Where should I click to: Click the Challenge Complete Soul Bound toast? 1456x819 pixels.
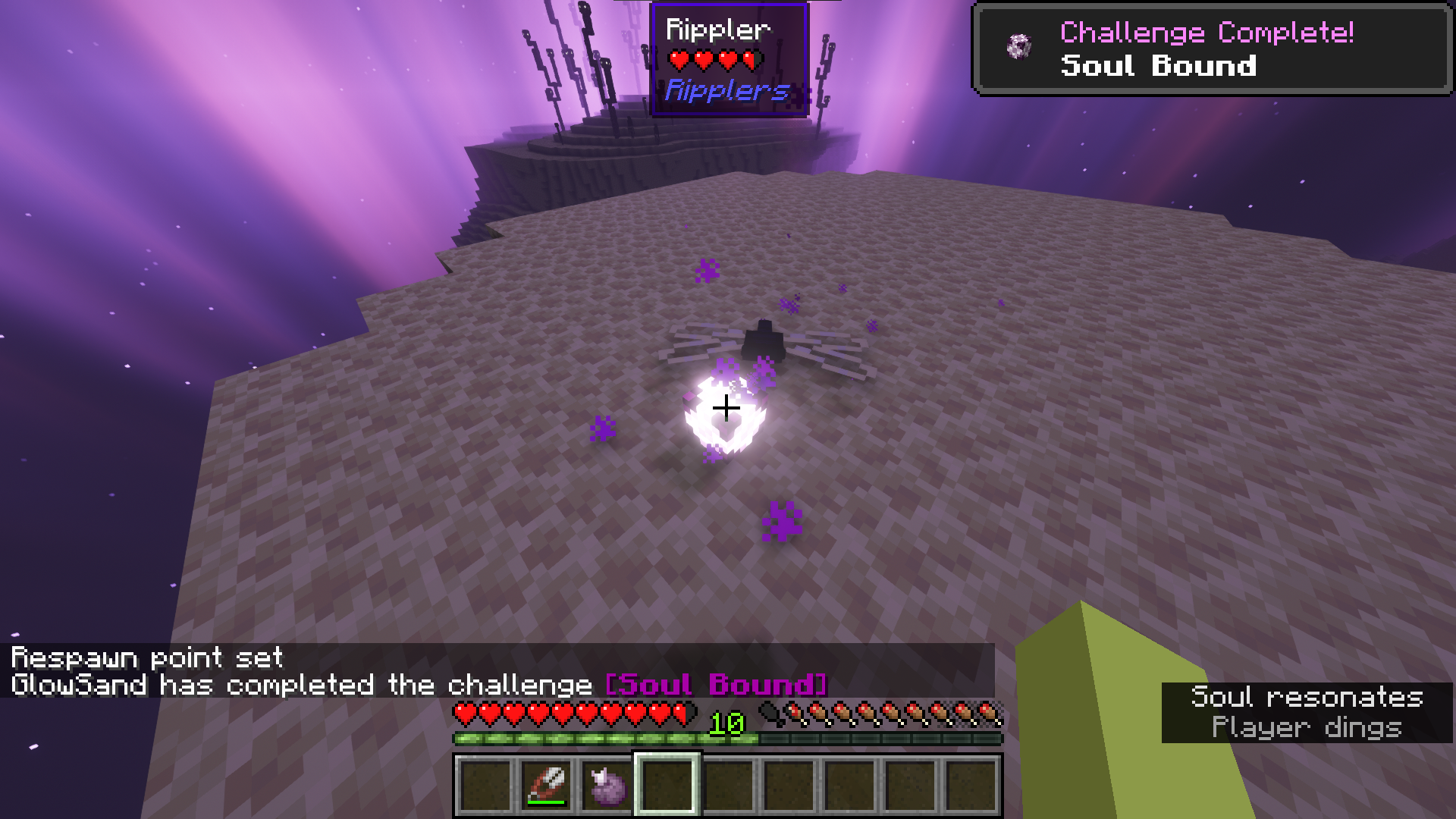[1212, 49]
